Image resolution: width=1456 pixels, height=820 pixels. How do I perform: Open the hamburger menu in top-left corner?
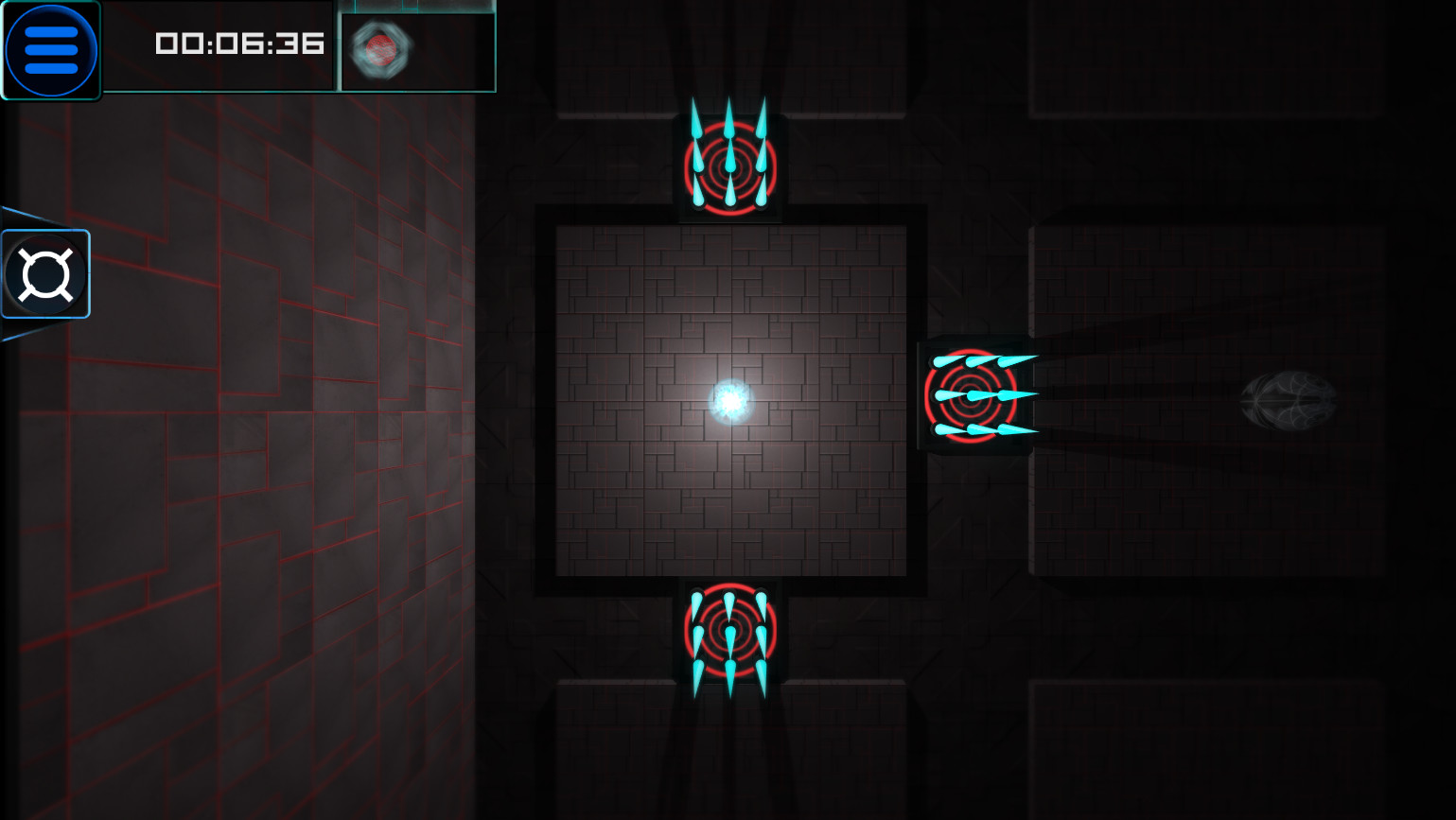pos(51,49)
